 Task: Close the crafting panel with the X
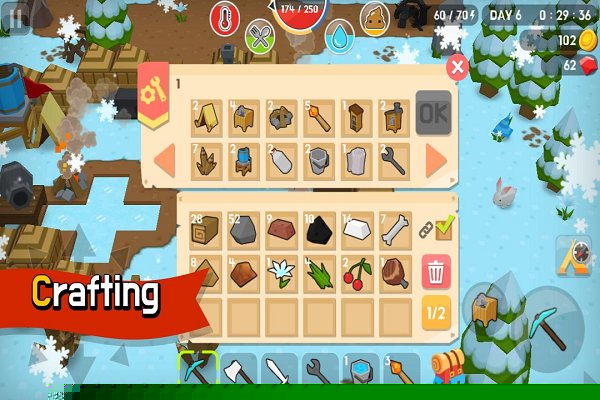tap(457, 67)
